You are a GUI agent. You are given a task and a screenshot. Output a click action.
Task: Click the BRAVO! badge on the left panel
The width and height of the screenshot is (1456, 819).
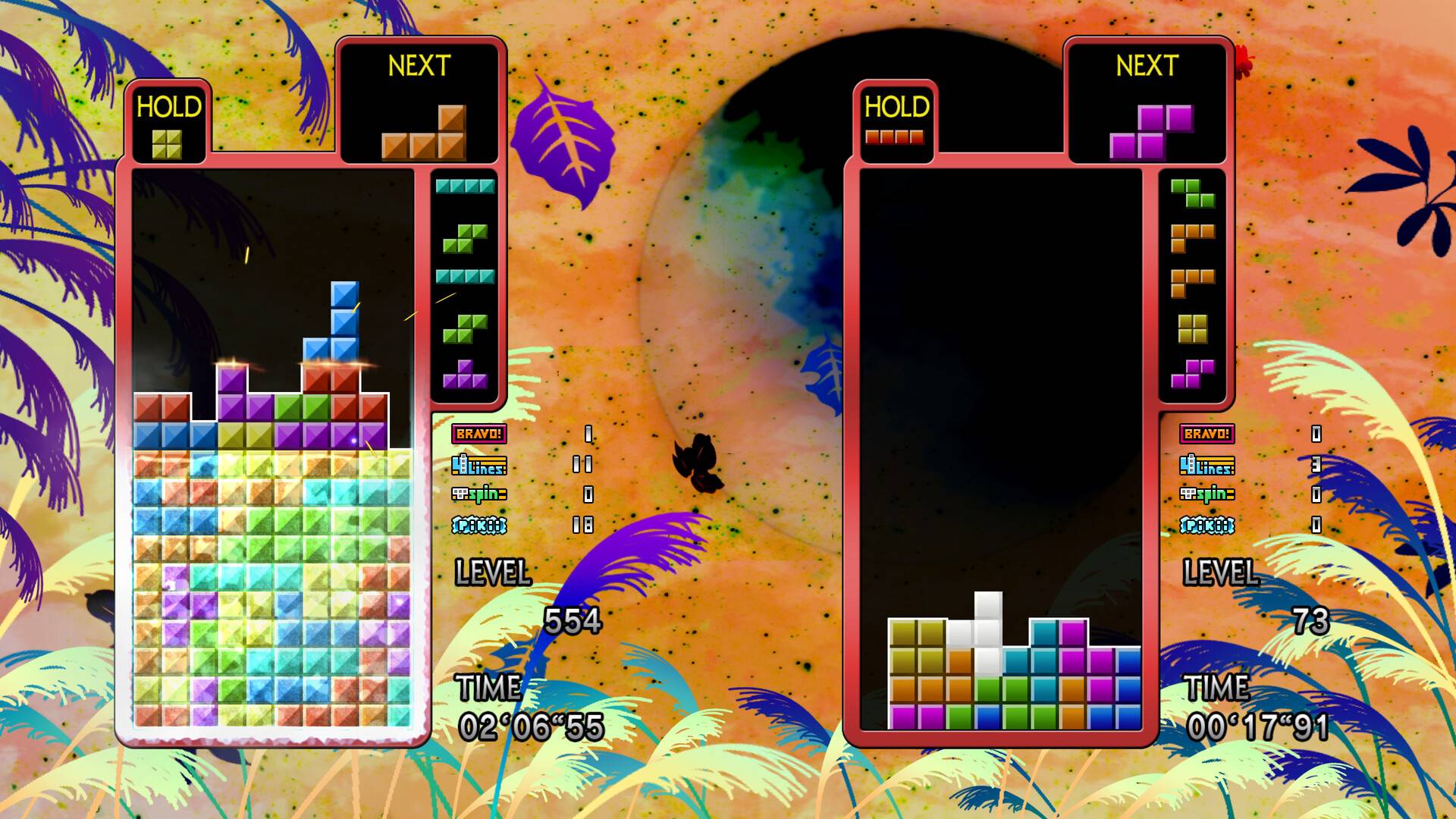[481, 435]
